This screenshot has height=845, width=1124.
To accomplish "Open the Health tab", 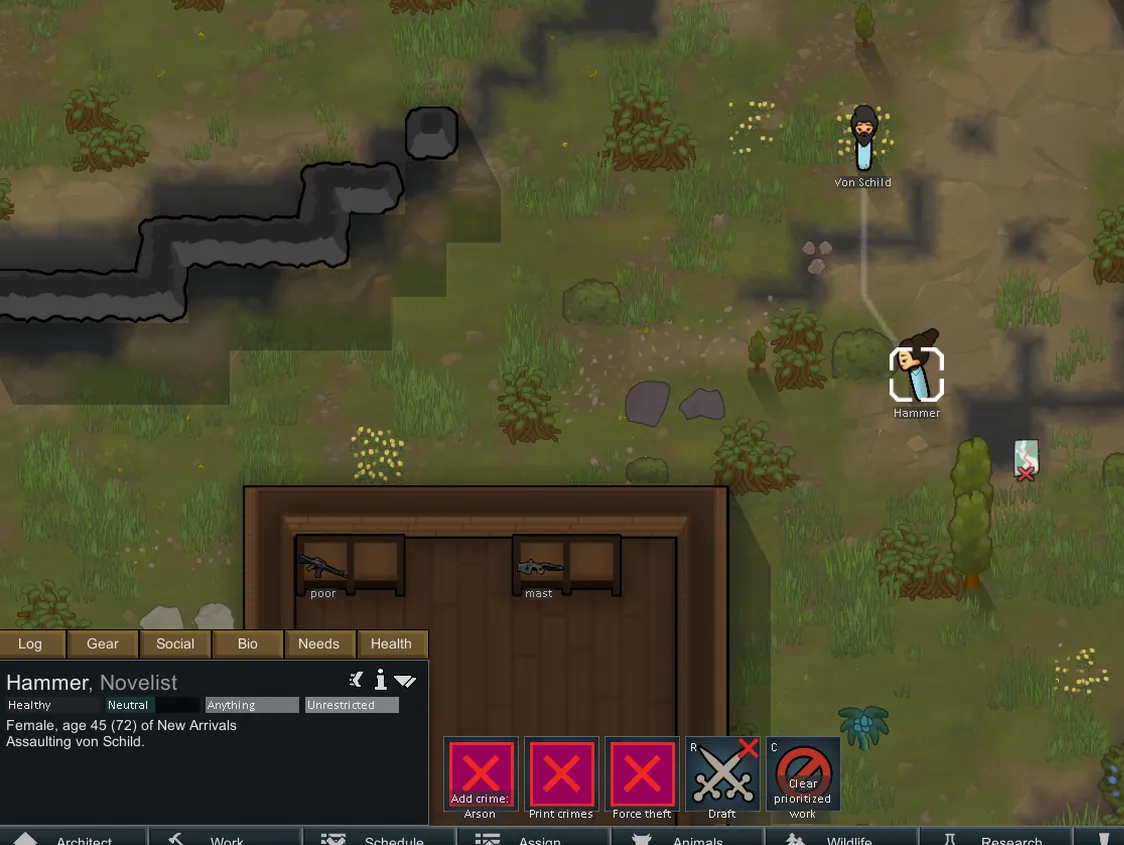I will (x=391, y=644).
